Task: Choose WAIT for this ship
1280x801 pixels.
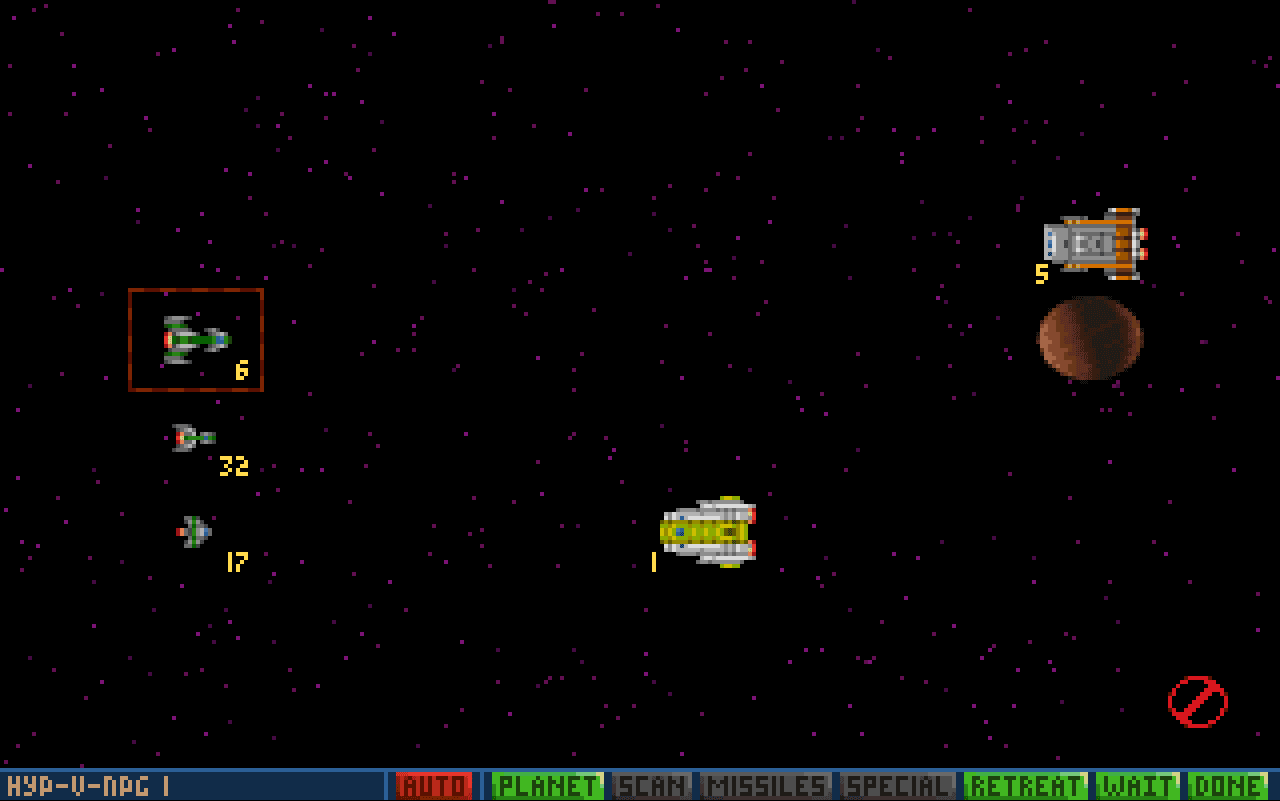Action: [1137, 786]
